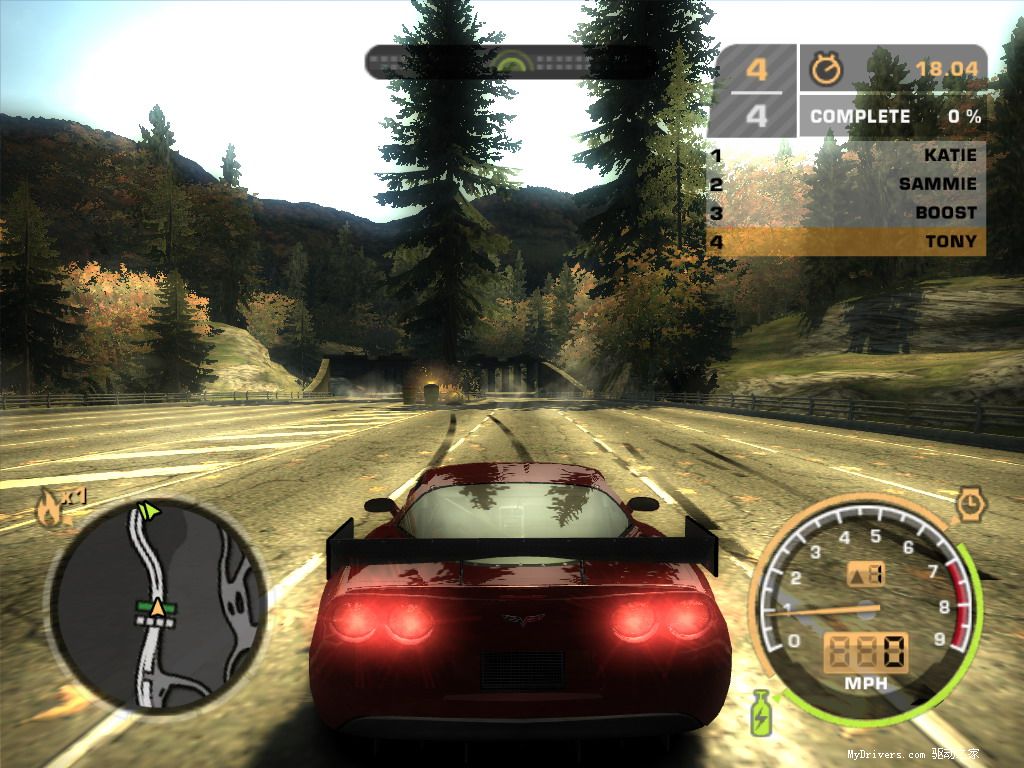Viewport: 1024px width, 768px height.
Task: Click the highlighted TONY leaderboard row
Action: (x=846, y=242)
